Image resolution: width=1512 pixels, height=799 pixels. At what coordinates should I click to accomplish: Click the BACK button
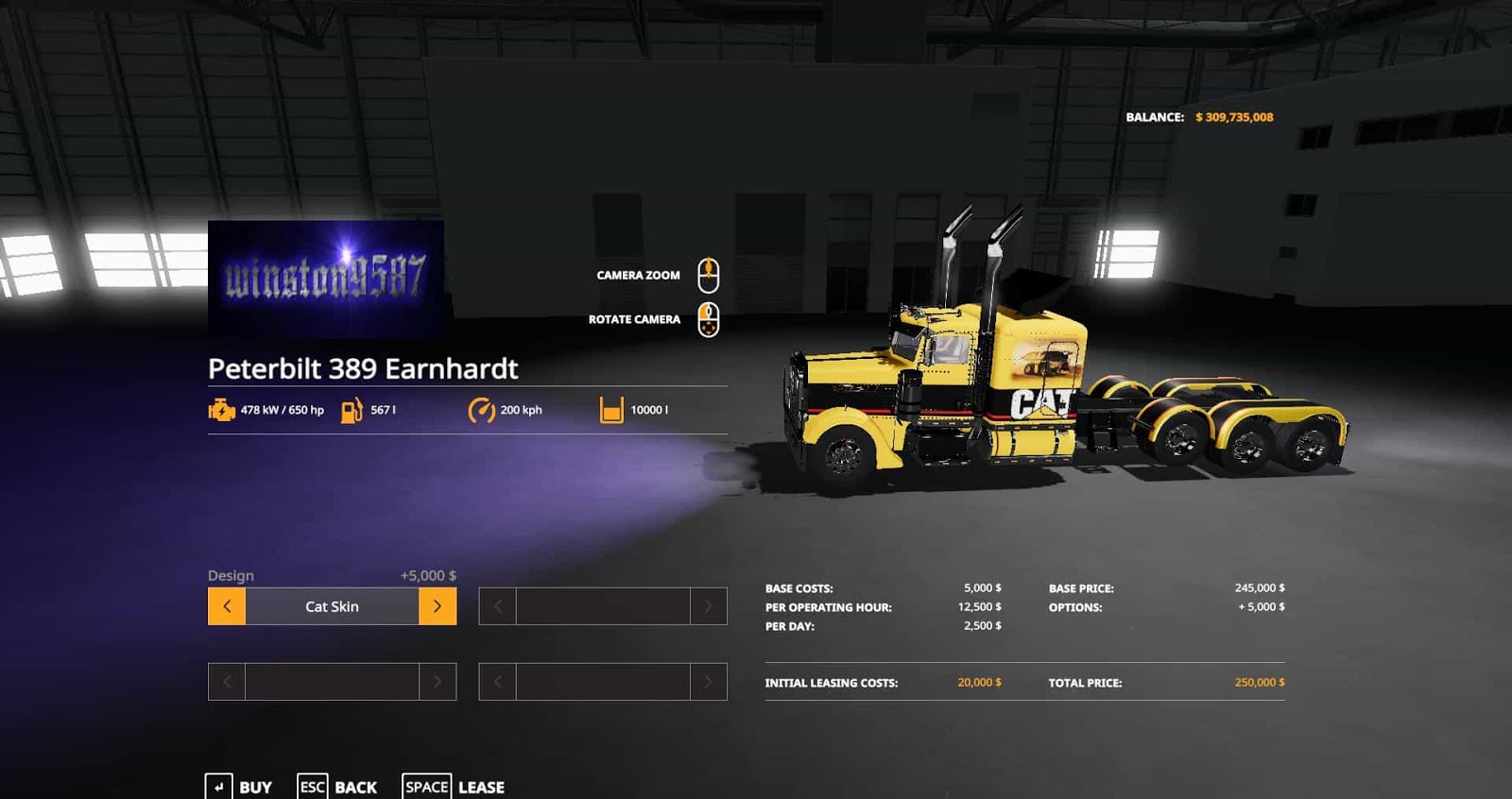[354, 787]
